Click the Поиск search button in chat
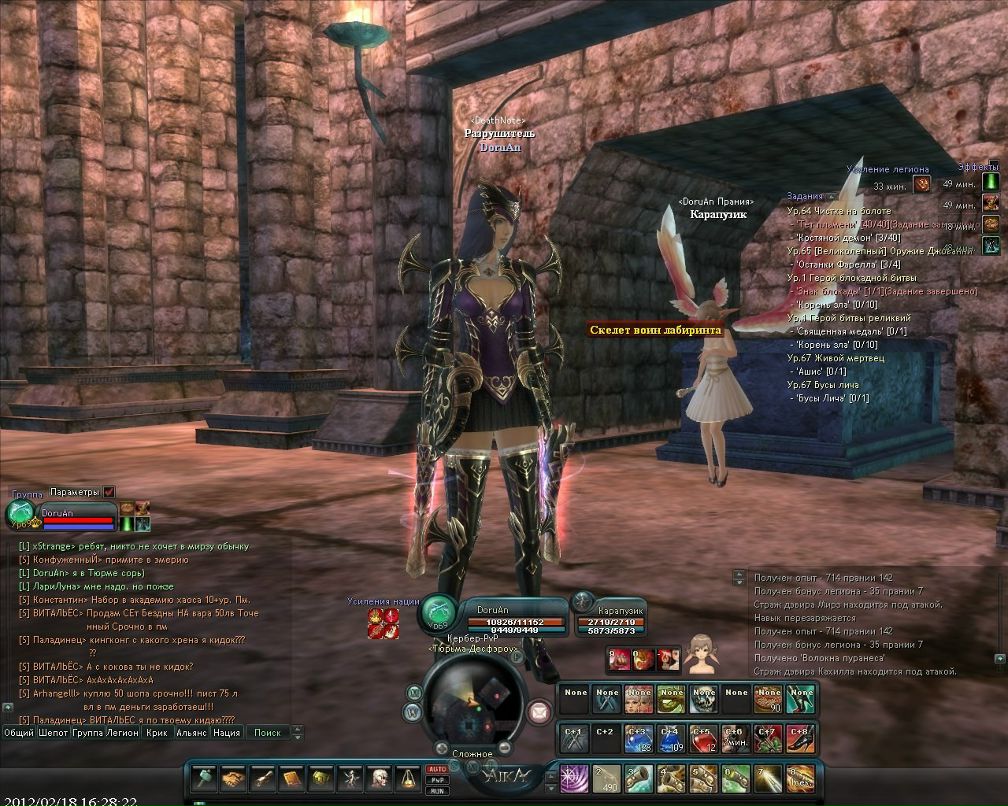This screenshot has height=806, width=1008. coord(267,732)
